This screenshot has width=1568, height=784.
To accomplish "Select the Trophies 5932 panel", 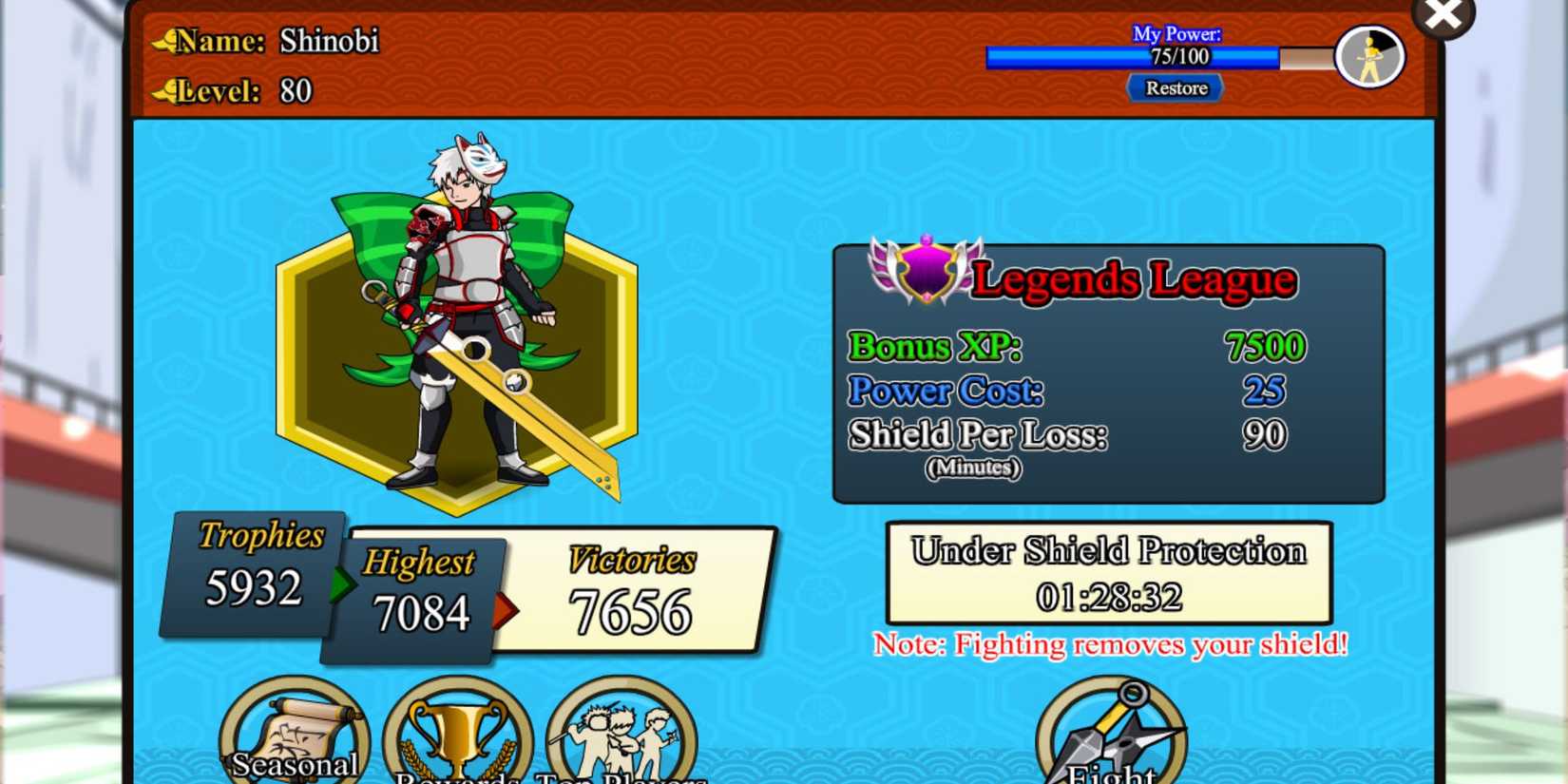I will (x=254, y=570).
